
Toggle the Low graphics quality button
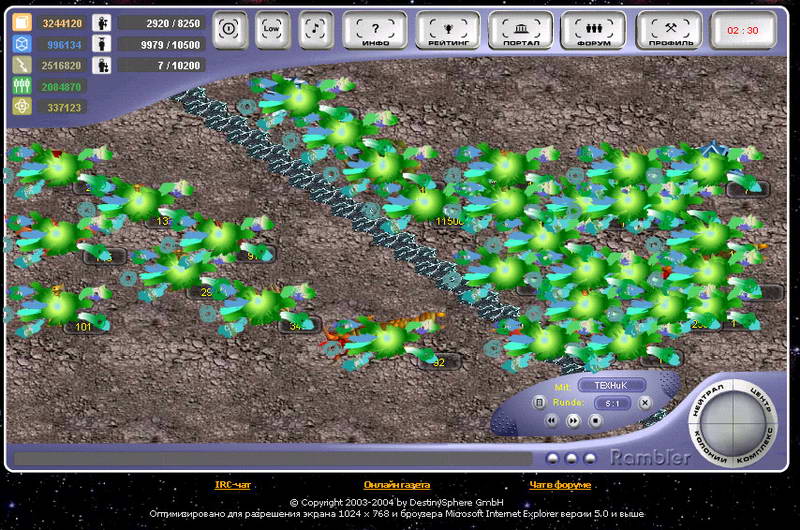[x=271, y=30]
